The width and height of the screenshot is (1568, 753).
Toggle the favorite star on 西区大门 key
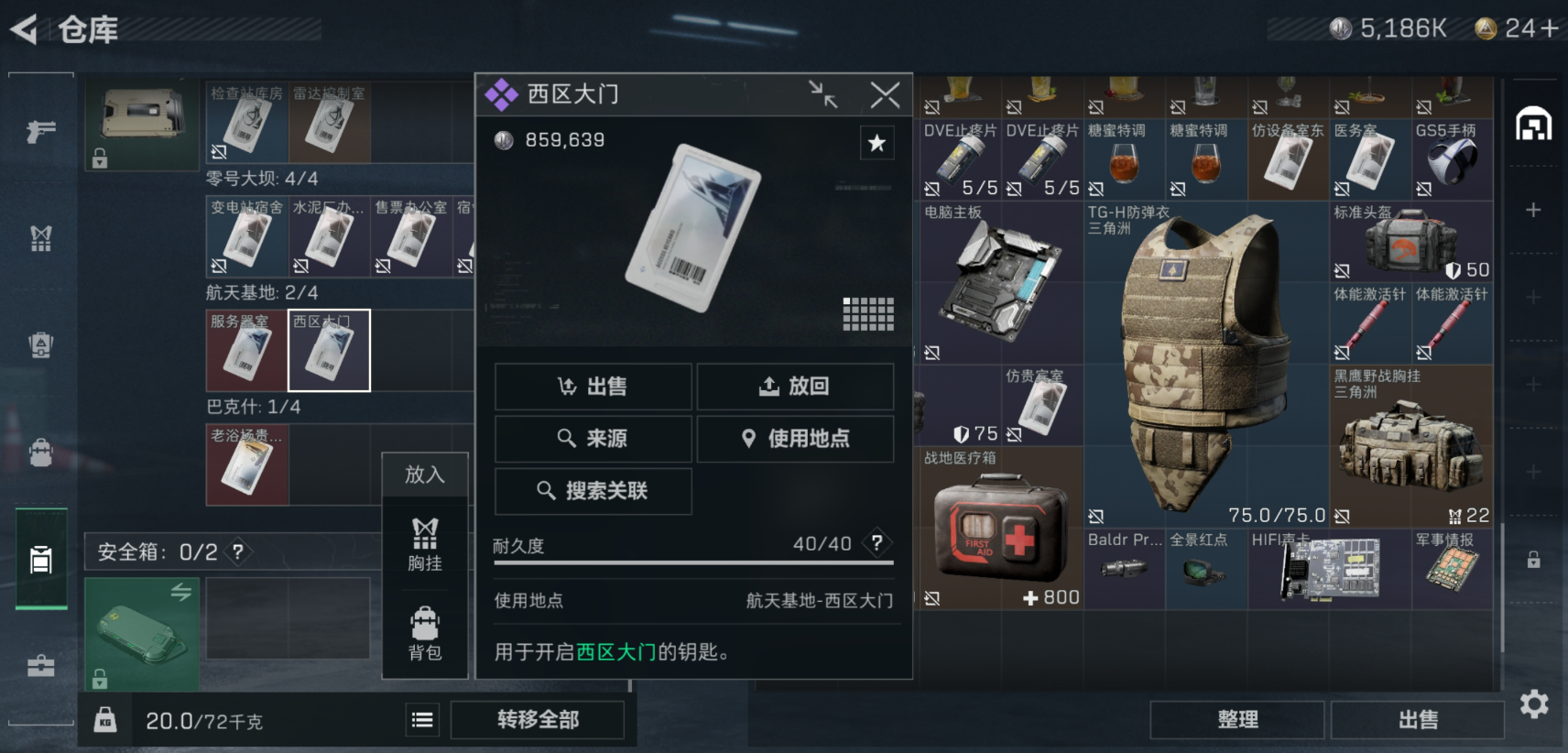[877, 143]
